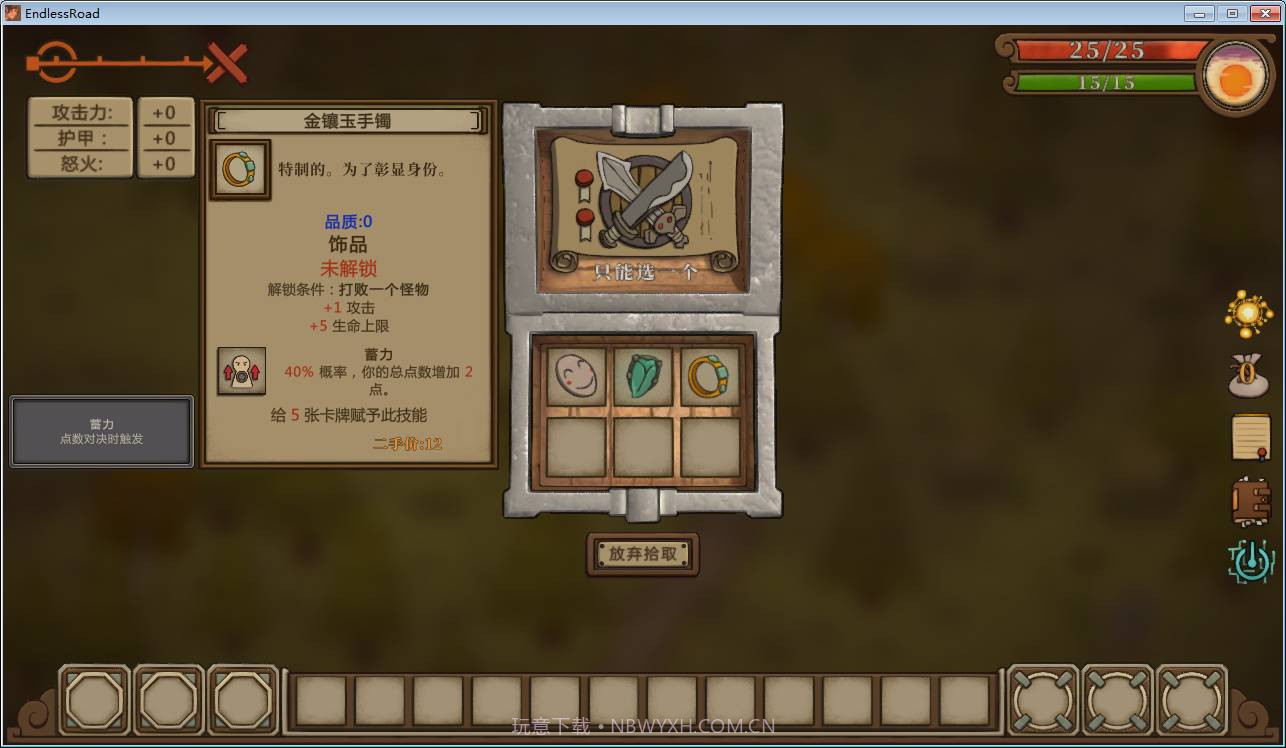Check the money bag showing 0 coins
The width and height of the screenshot is (1286, 748).
point(1247,376)
